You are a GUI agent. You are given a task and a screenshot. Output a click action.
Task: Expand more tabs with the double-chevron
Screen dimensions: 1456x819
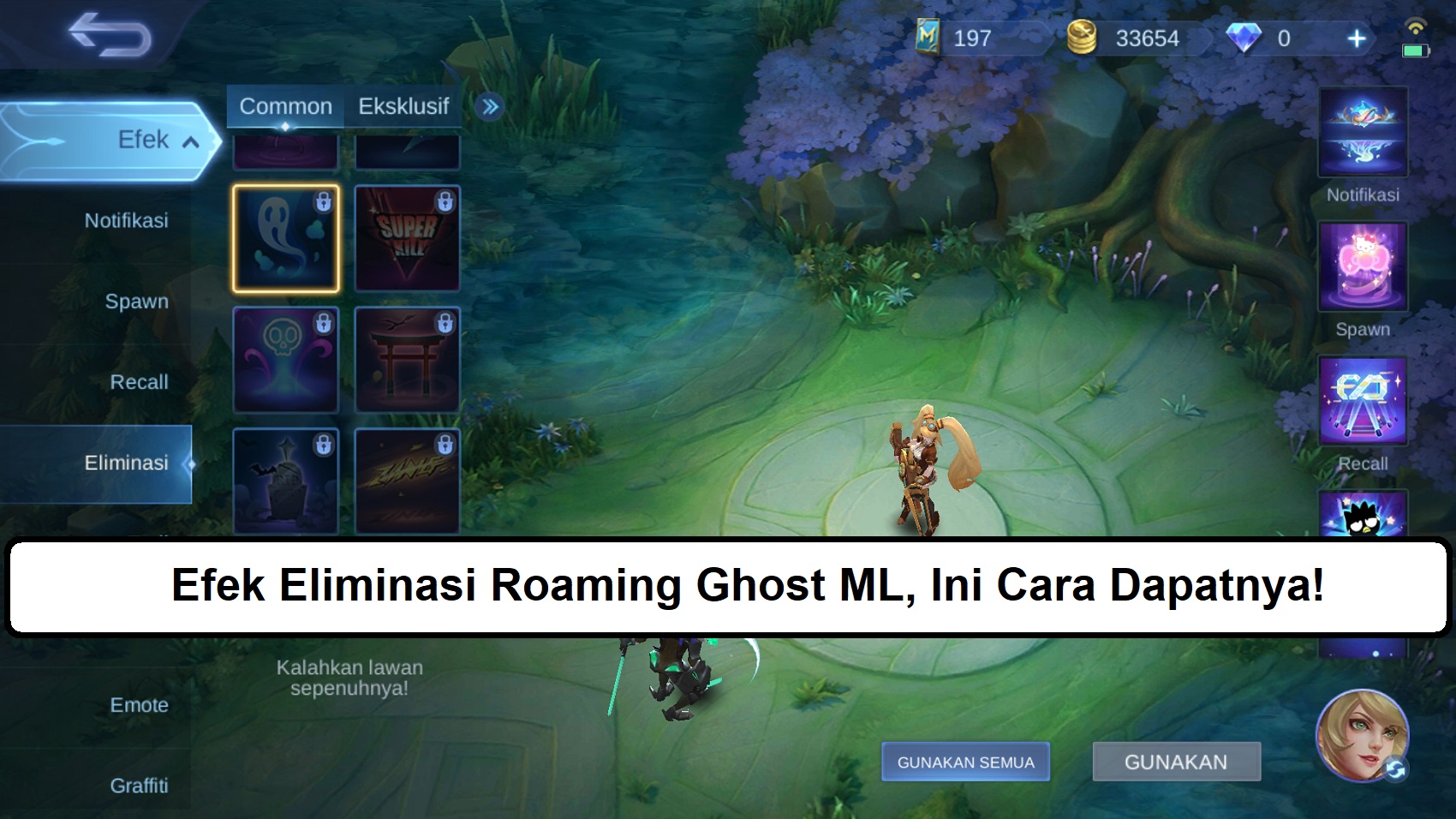(x=486, y=105)
